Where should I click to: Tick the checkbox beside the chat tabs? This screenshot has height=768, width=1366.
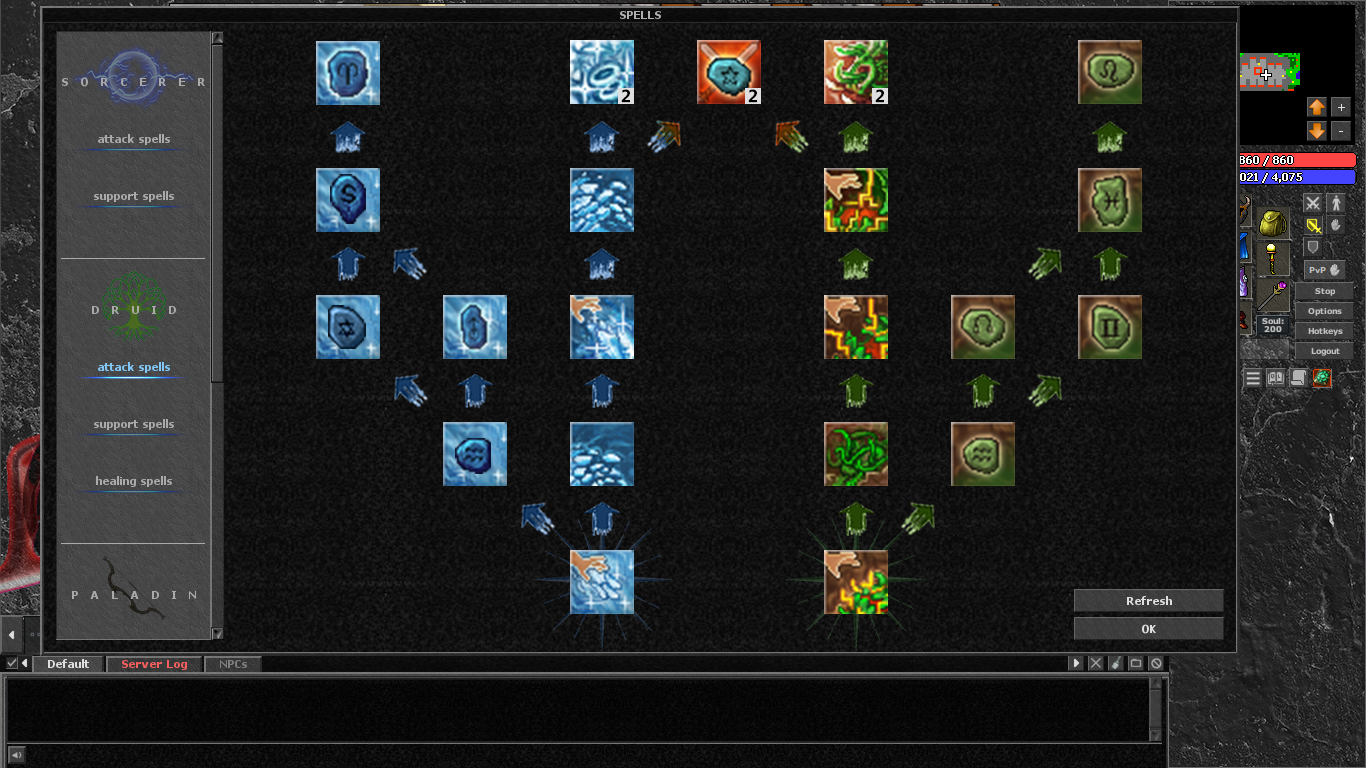(x=12, y=663)
